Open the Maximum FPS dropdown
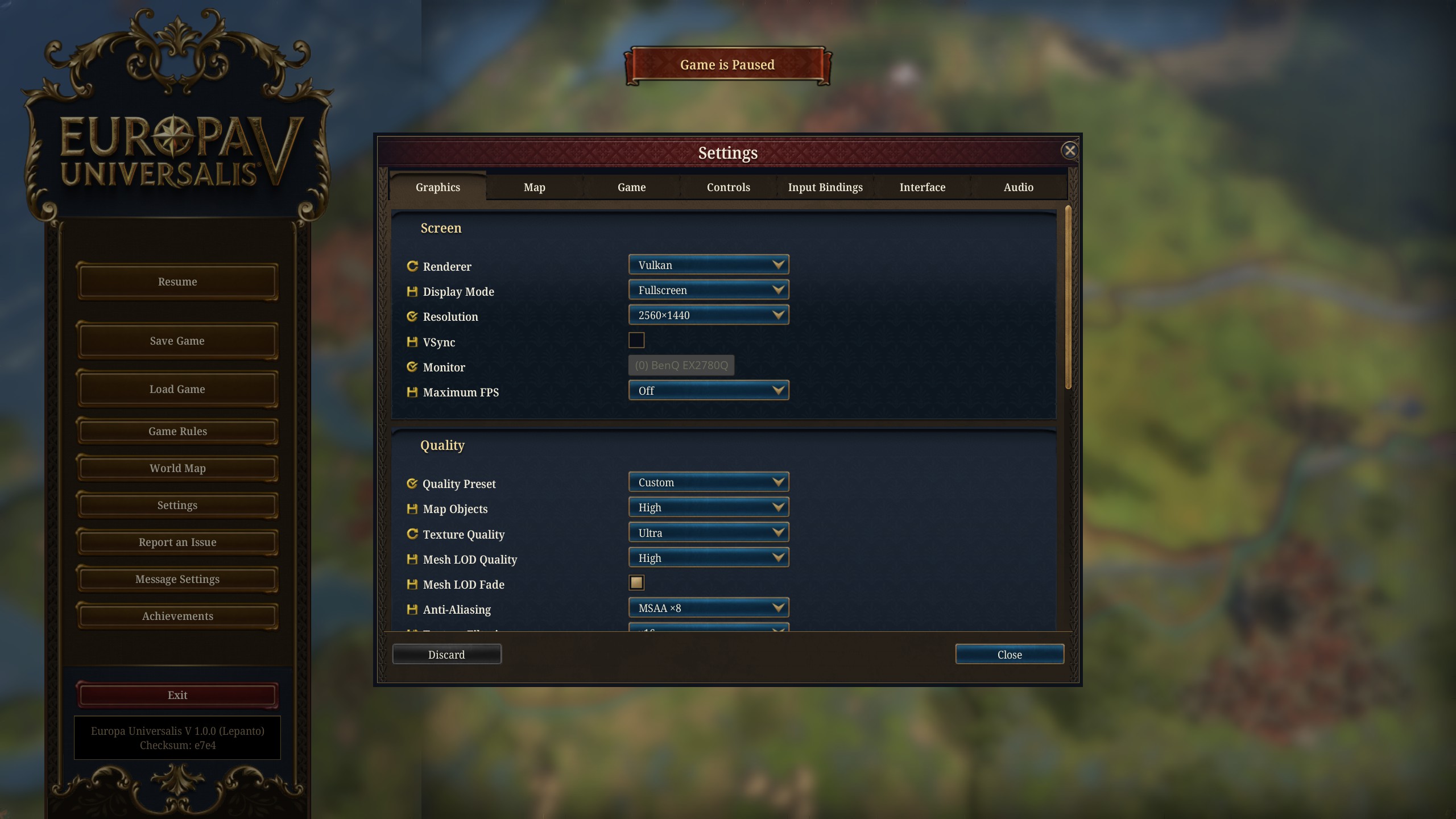Image resolution: width=1456 pixels, height=819 pixels. pos(708,390)
